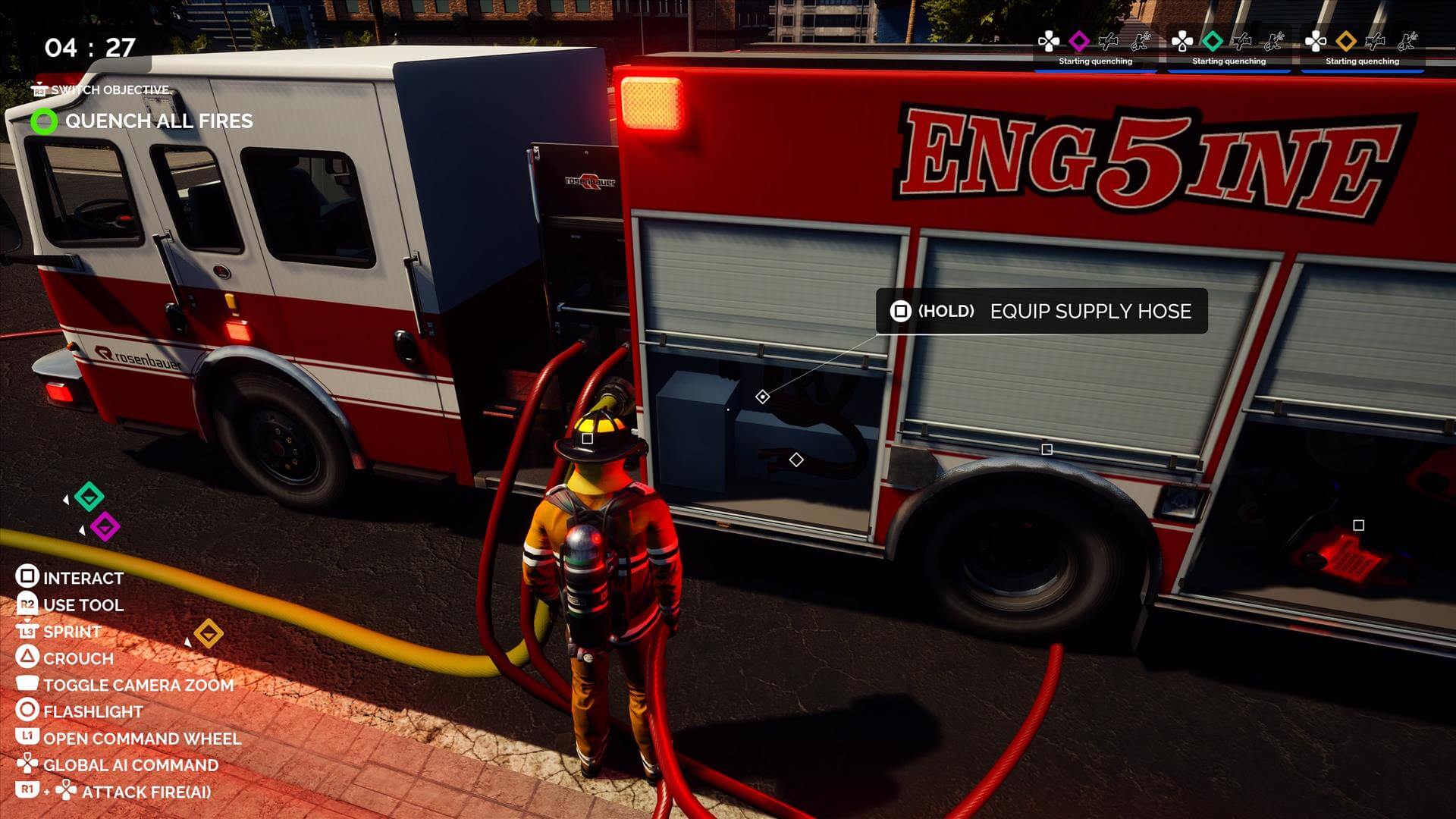Click the purple diamond teammate status icon
The image size is (1456, 819).
pyautogui.click(x=1078, y=41)
